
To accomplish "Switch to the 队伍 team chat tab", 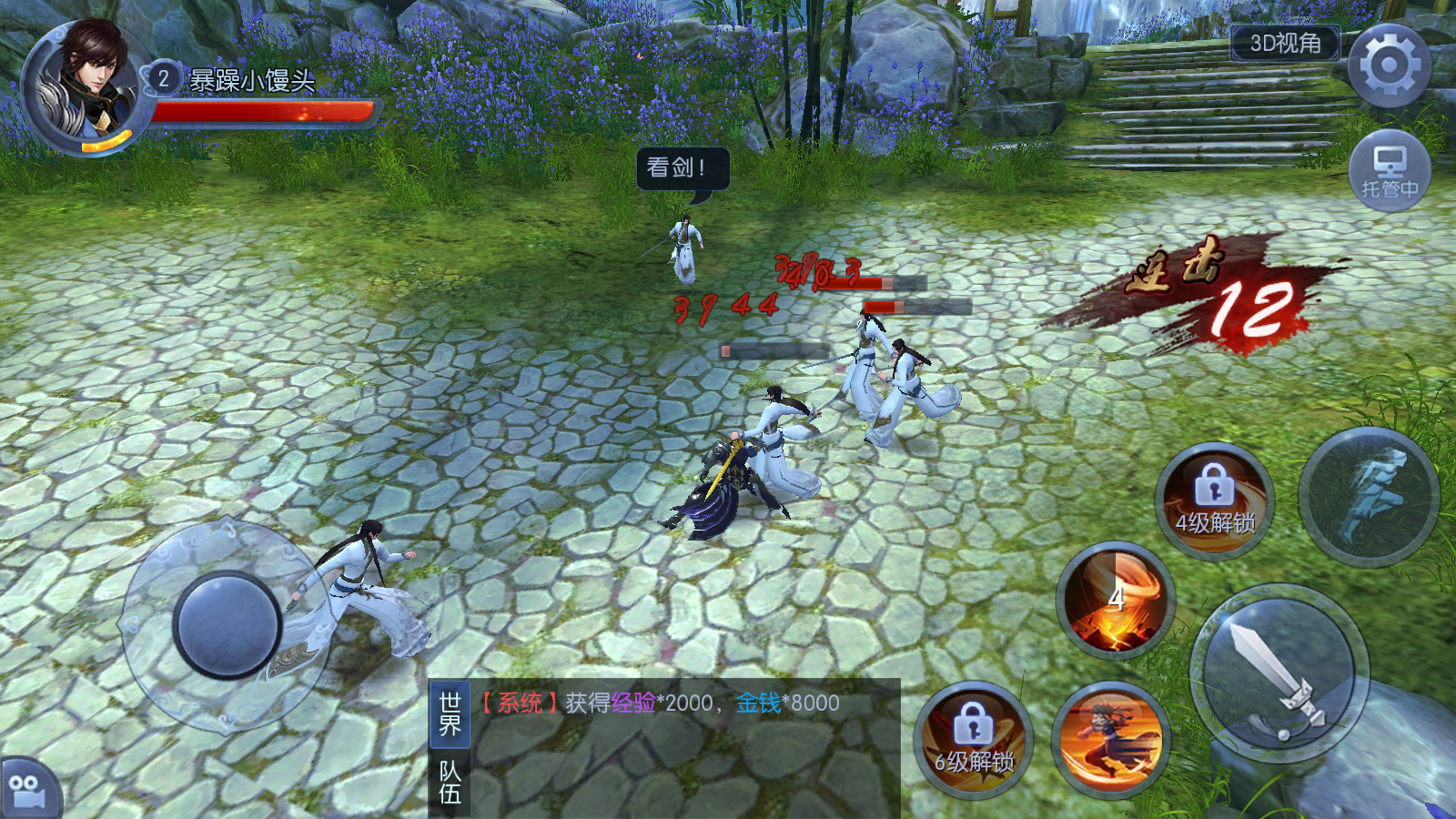I will click(x=450, y=783).
